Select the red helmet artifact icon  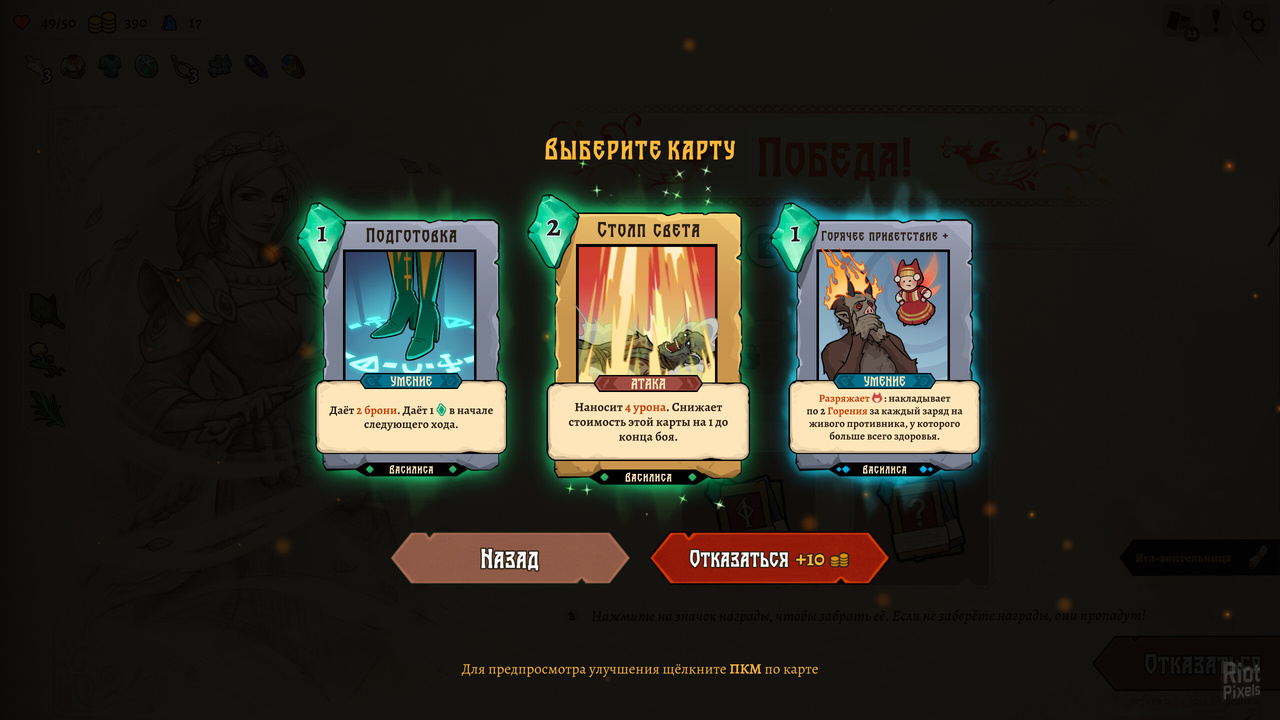(x=72, y=64)
